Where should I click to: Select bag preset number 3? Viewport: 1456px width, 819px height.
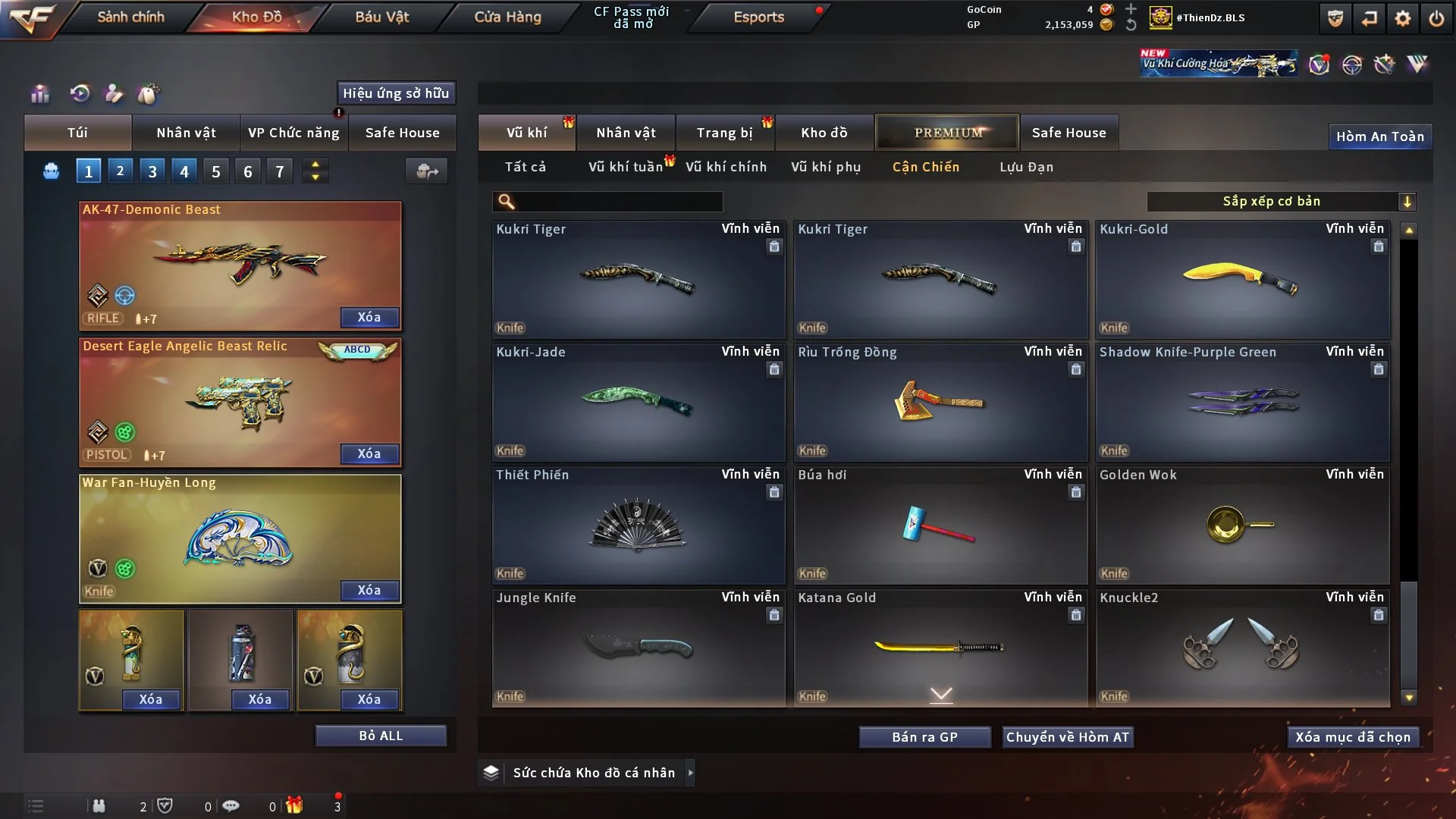pos(152,171)
